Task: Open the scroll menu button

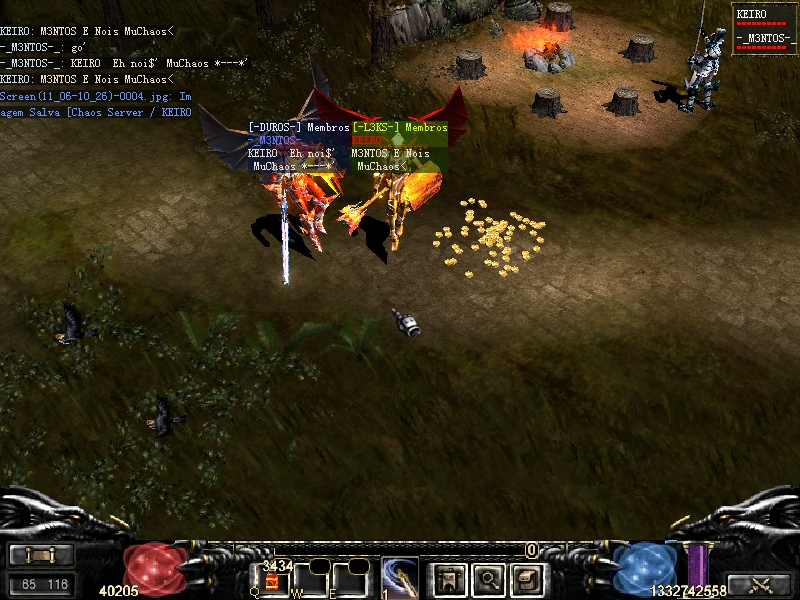Action: [41, 555]
